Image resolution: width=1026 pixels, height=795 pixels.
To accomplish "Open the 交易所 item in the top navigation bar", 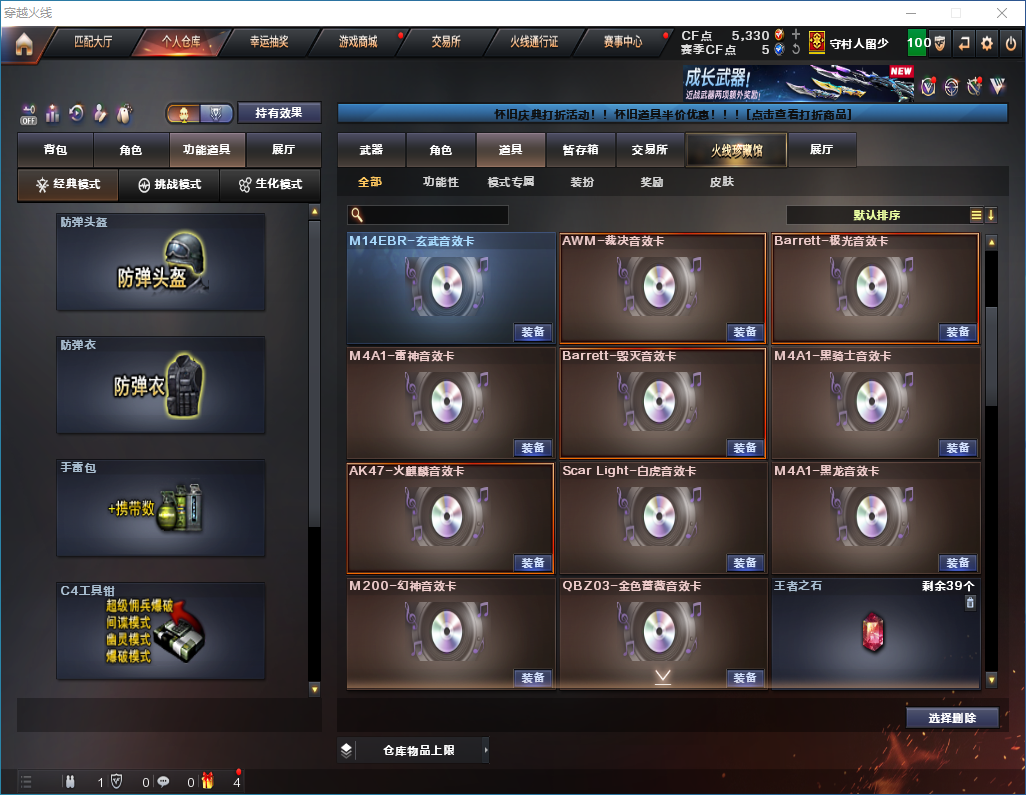I will pos(446,42).
